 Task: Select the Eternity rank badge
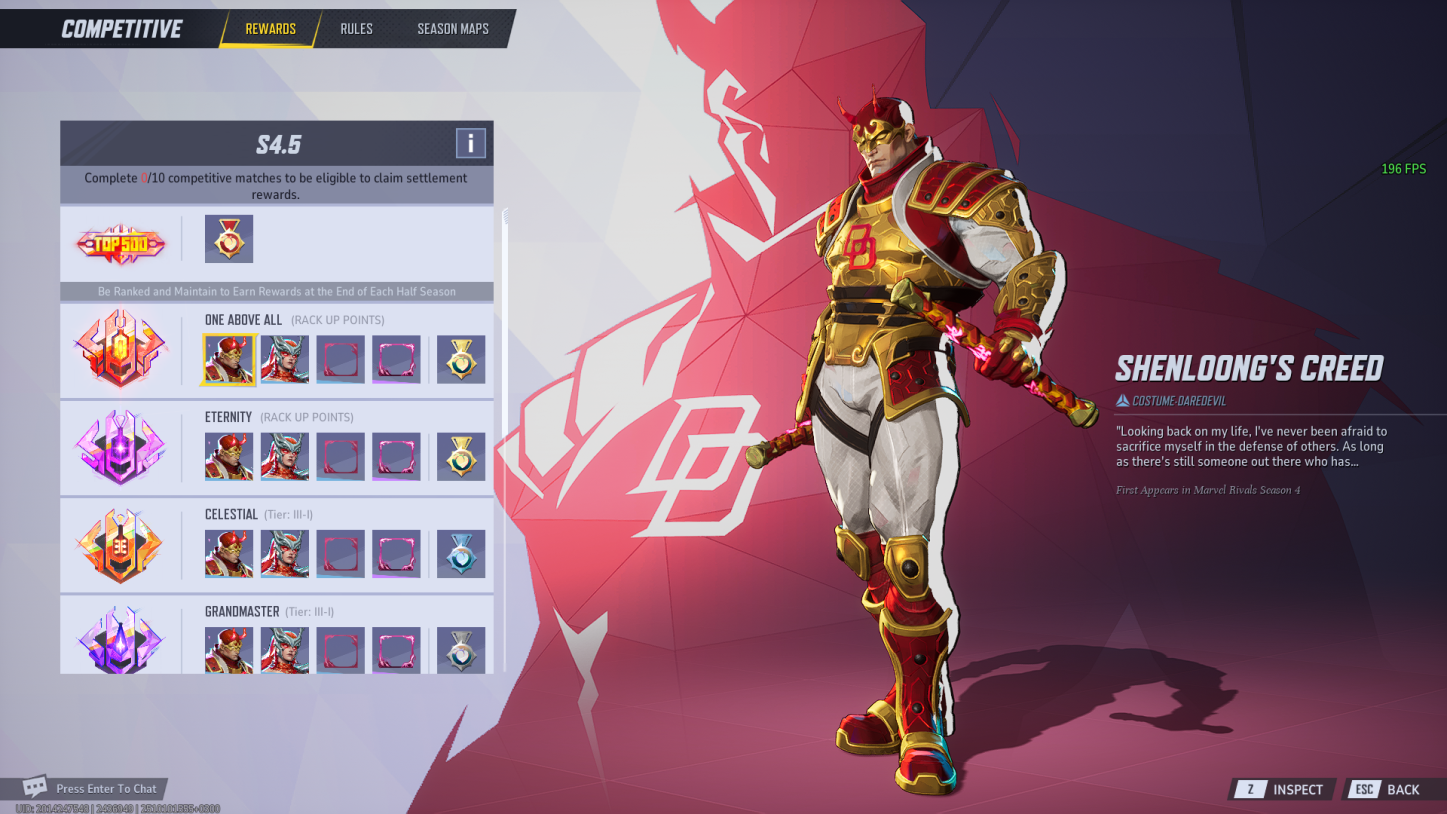[120, 446]
